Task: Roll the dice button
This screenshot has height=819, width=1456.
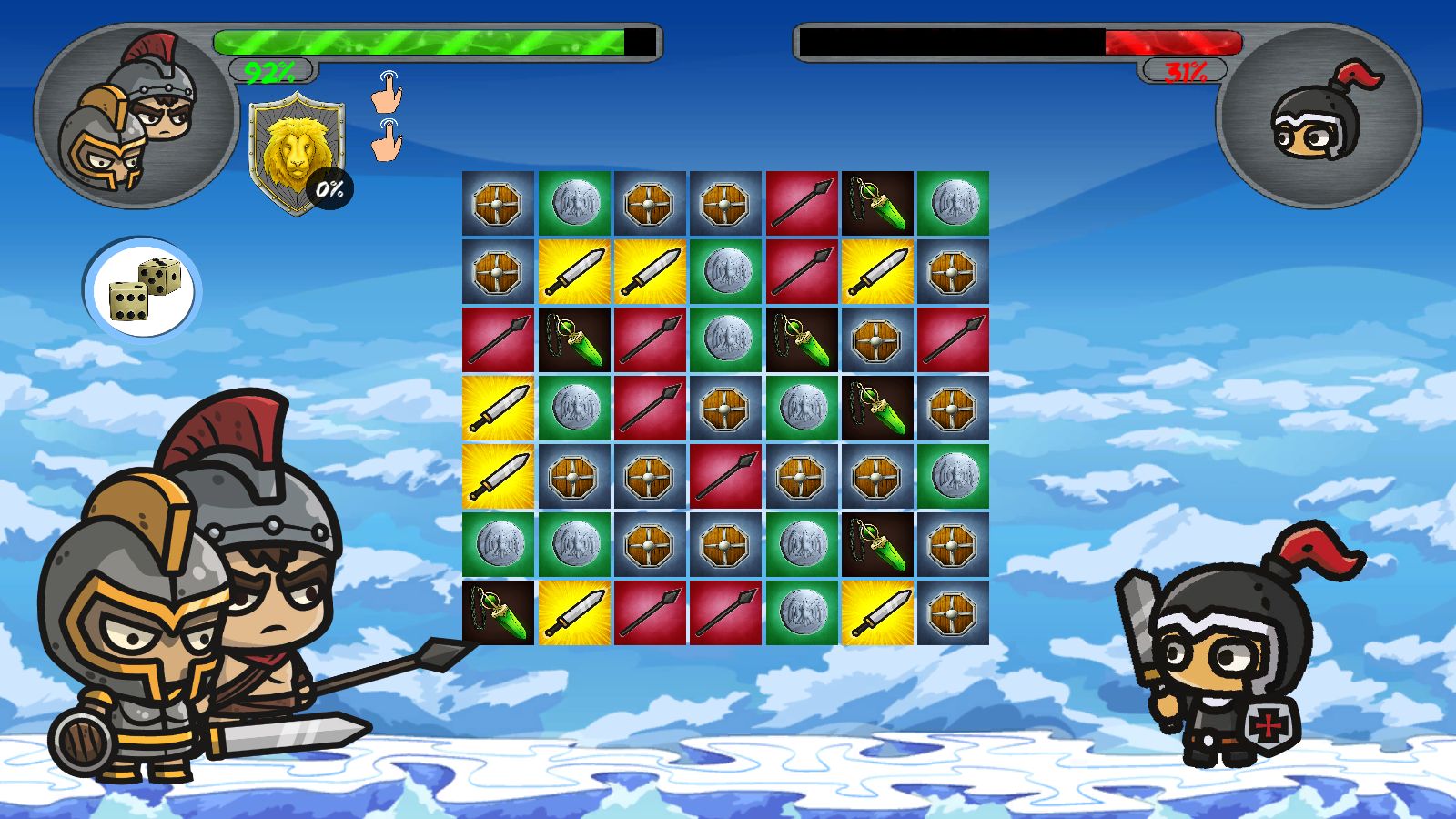Action: click(x=143, y=288)
